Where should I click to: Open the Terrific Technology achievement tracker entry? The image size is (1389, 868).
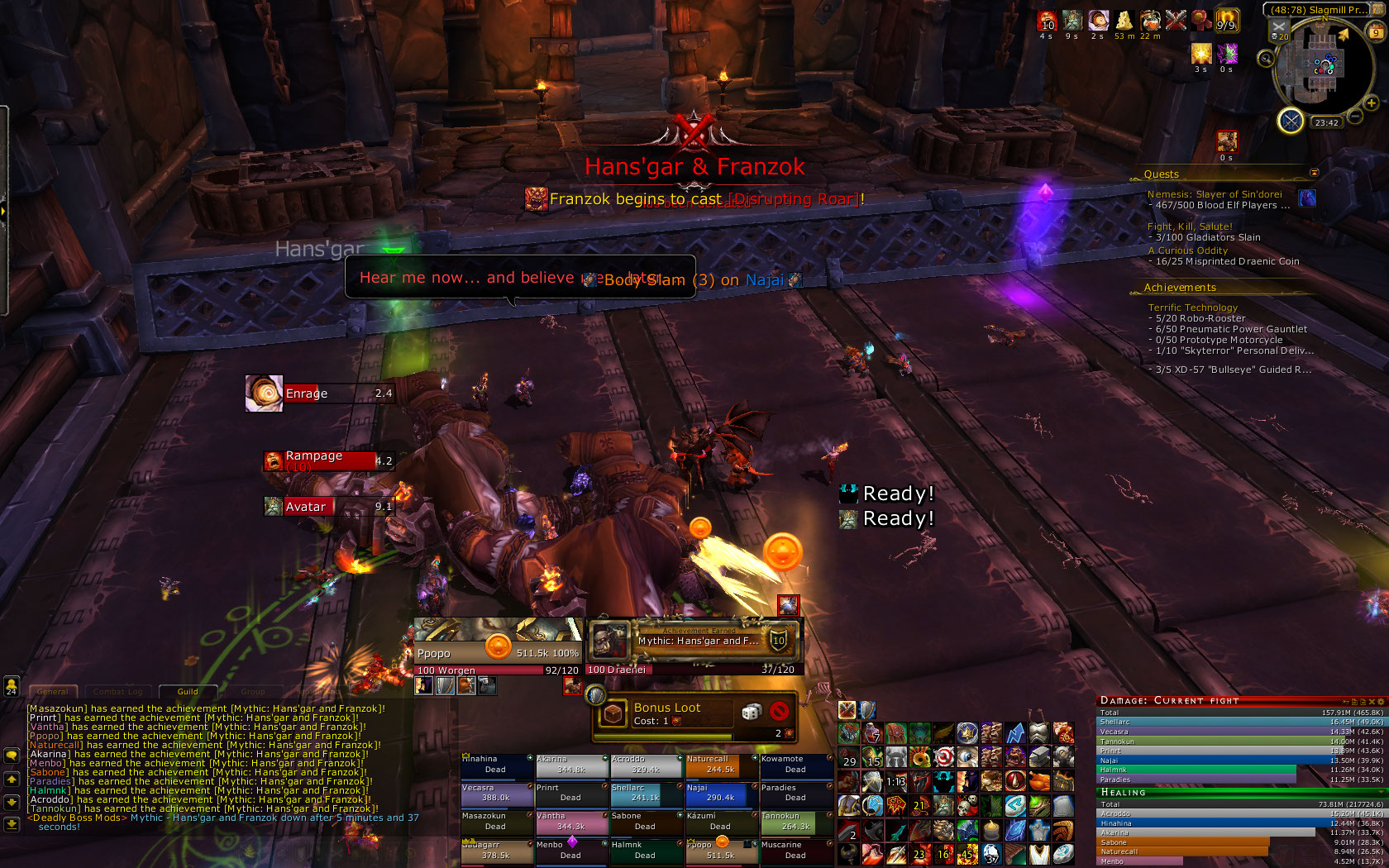point(1192,308)
